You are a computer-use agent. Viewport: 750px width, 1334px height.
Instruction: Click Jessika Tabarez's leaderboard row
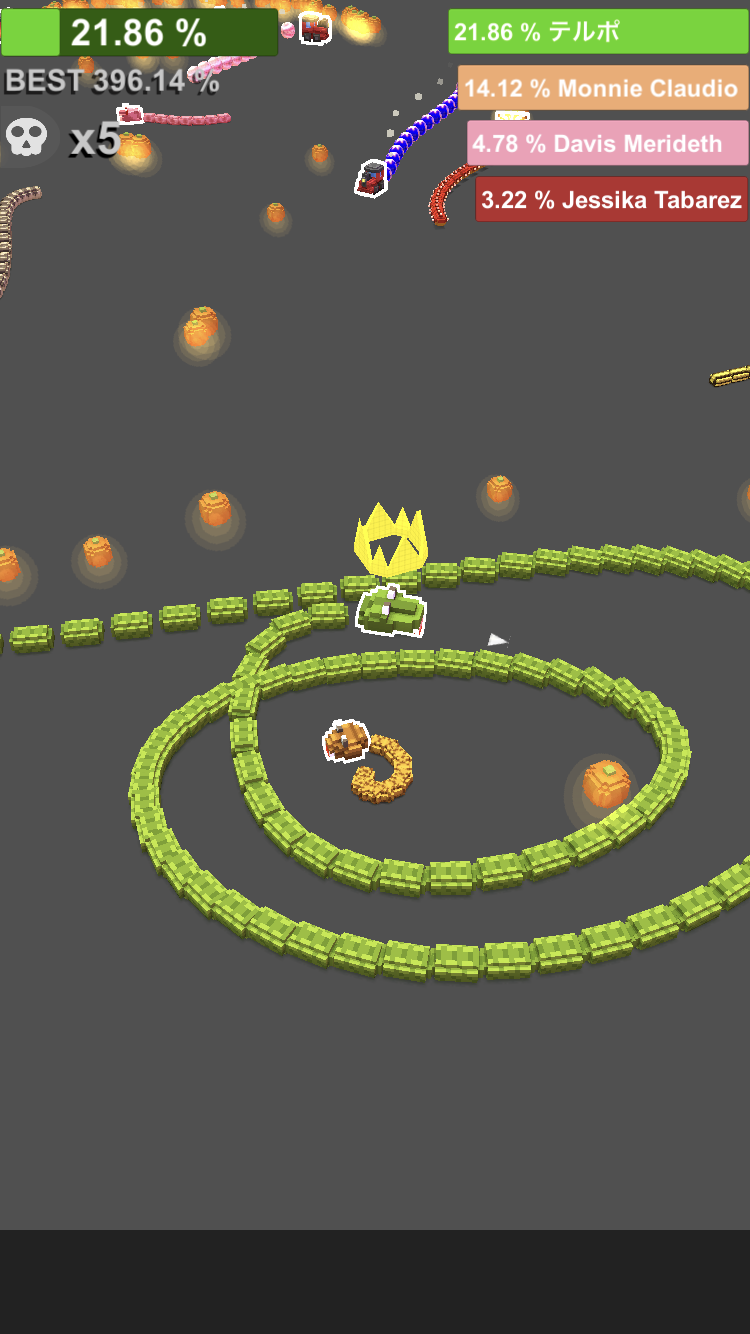(611, 200)
